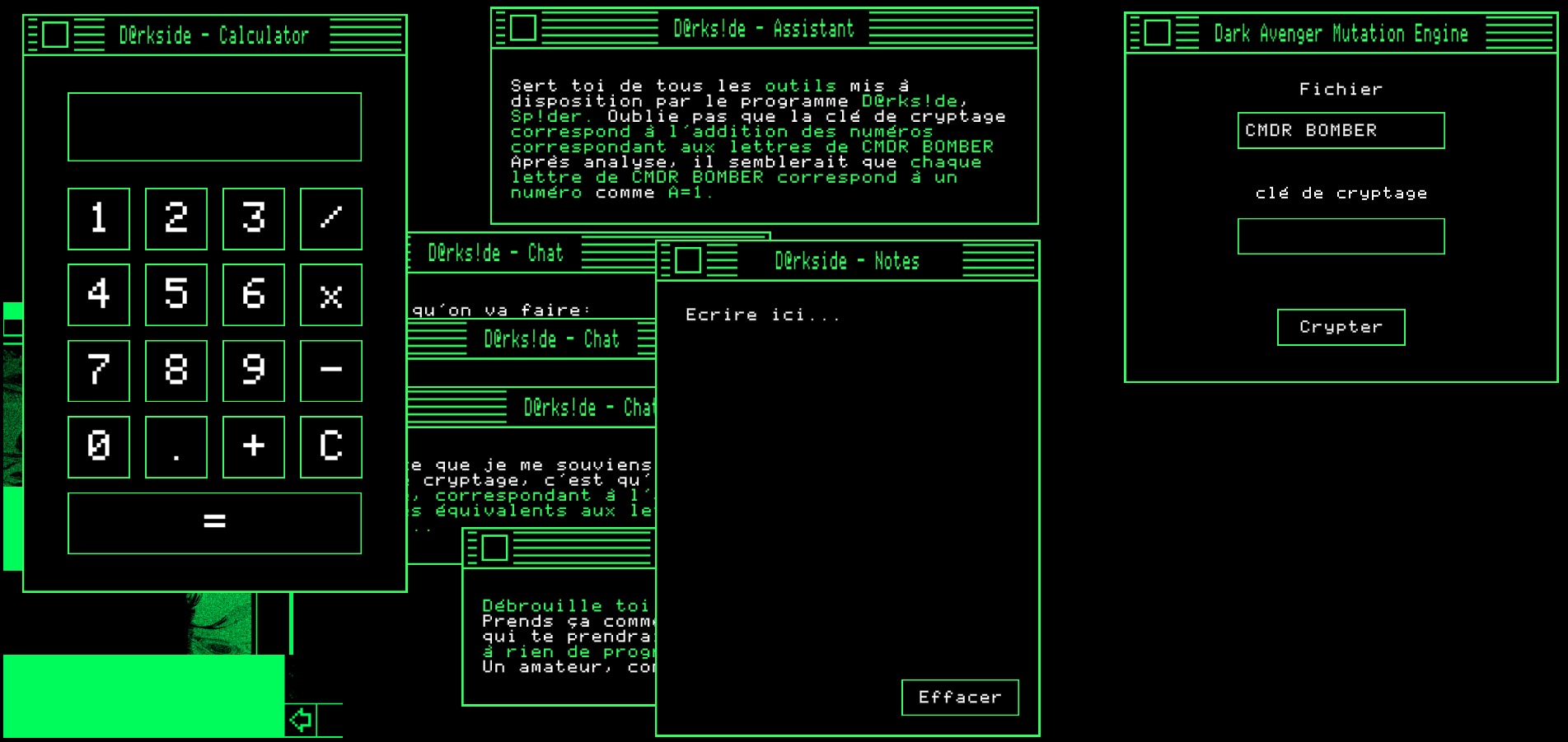Screen dimensions: 1568x742
Task: Choose the multiply key on the calculator
Action: [331, 295]
